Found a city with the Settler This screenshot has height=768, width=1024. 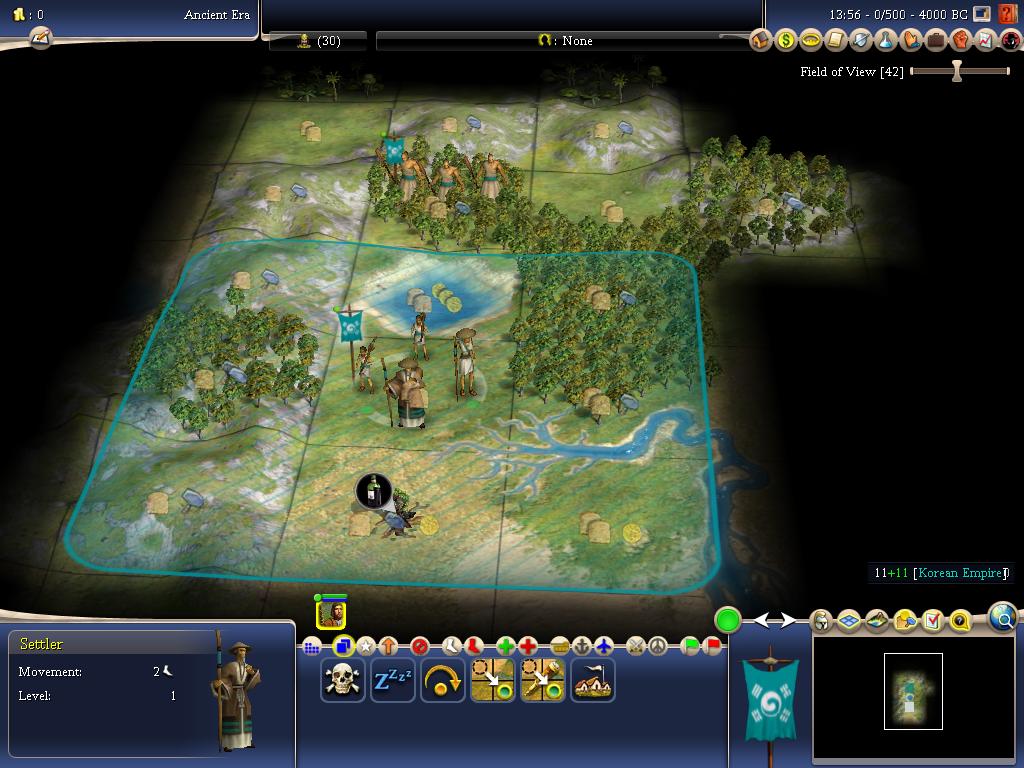click(x=593, y=681)
